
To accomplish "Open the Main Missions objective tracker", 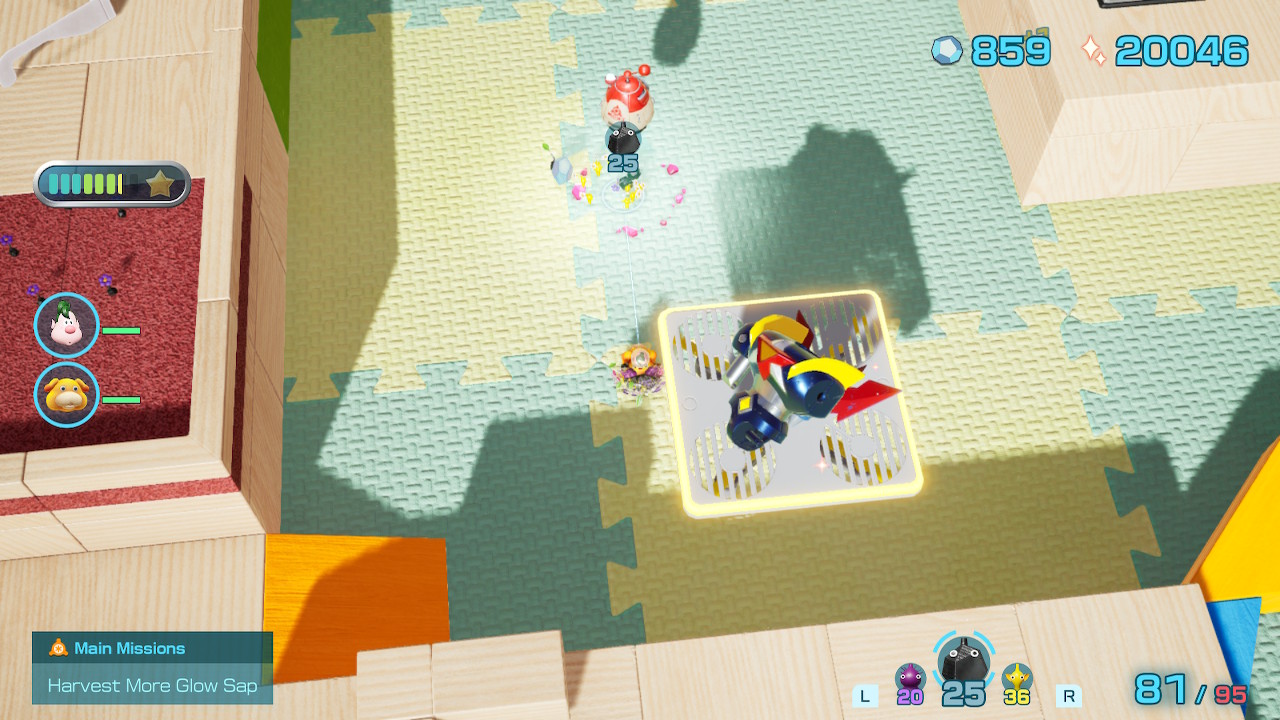I will point(152,667).
